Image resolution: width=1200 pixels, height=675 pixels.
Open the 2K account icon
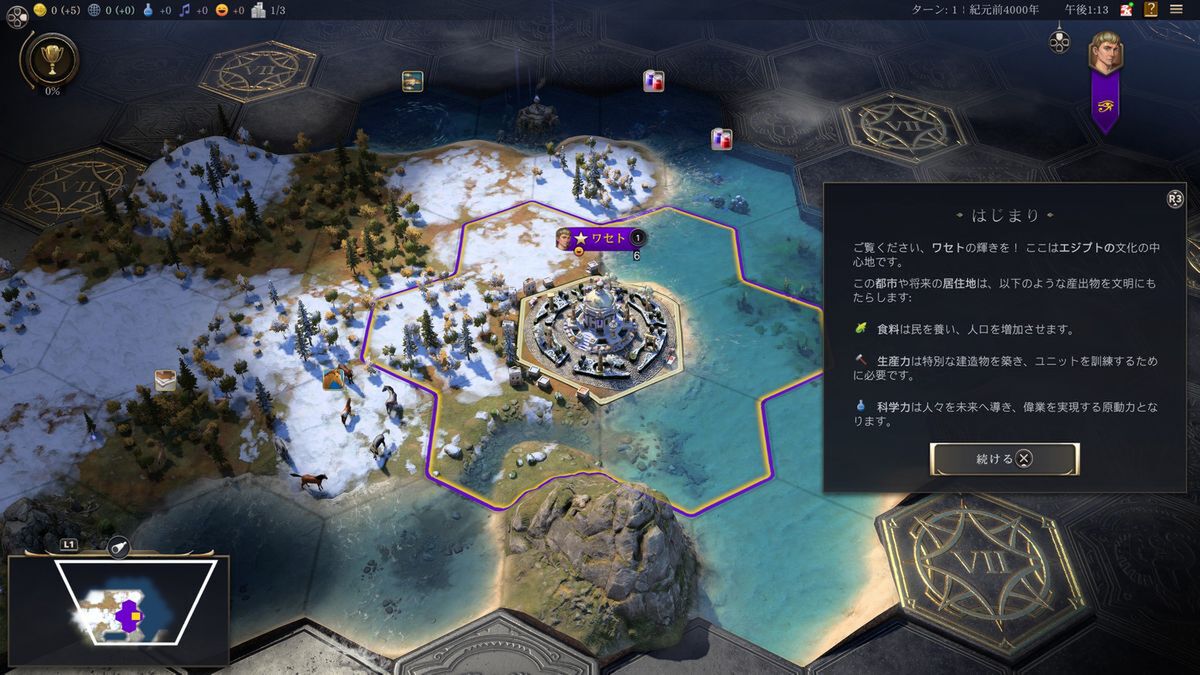(x=1126, y=10)
